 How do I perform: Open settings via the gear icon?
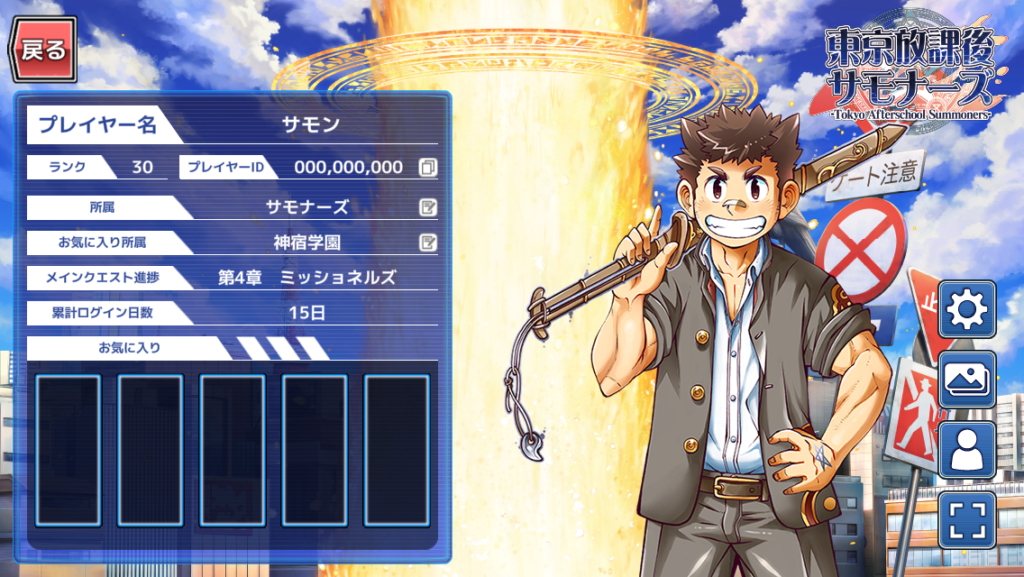(966, 310)
